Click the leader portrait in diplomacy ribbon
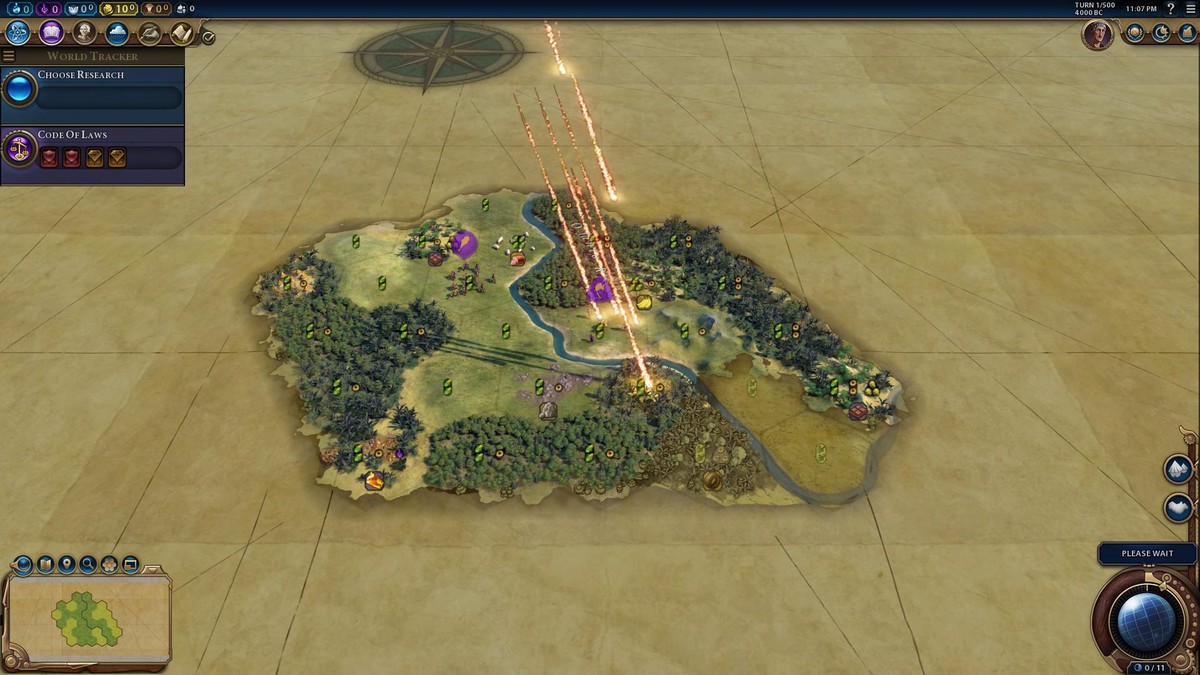 pyautogui.click(x=1097, y=35)
